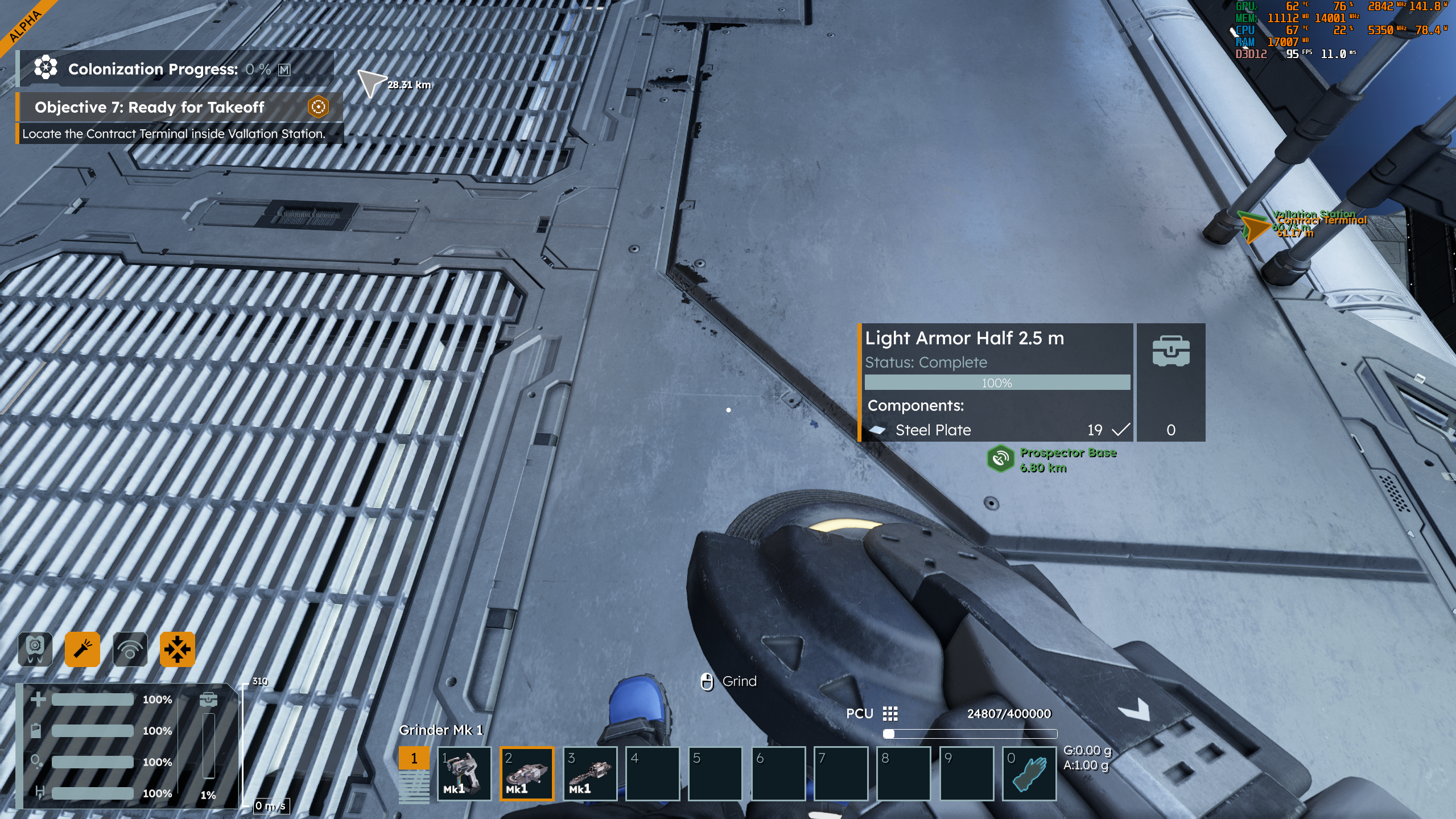Click the PCU grid icon
This screenshot has width=1456, height=819.
(890, 714)
